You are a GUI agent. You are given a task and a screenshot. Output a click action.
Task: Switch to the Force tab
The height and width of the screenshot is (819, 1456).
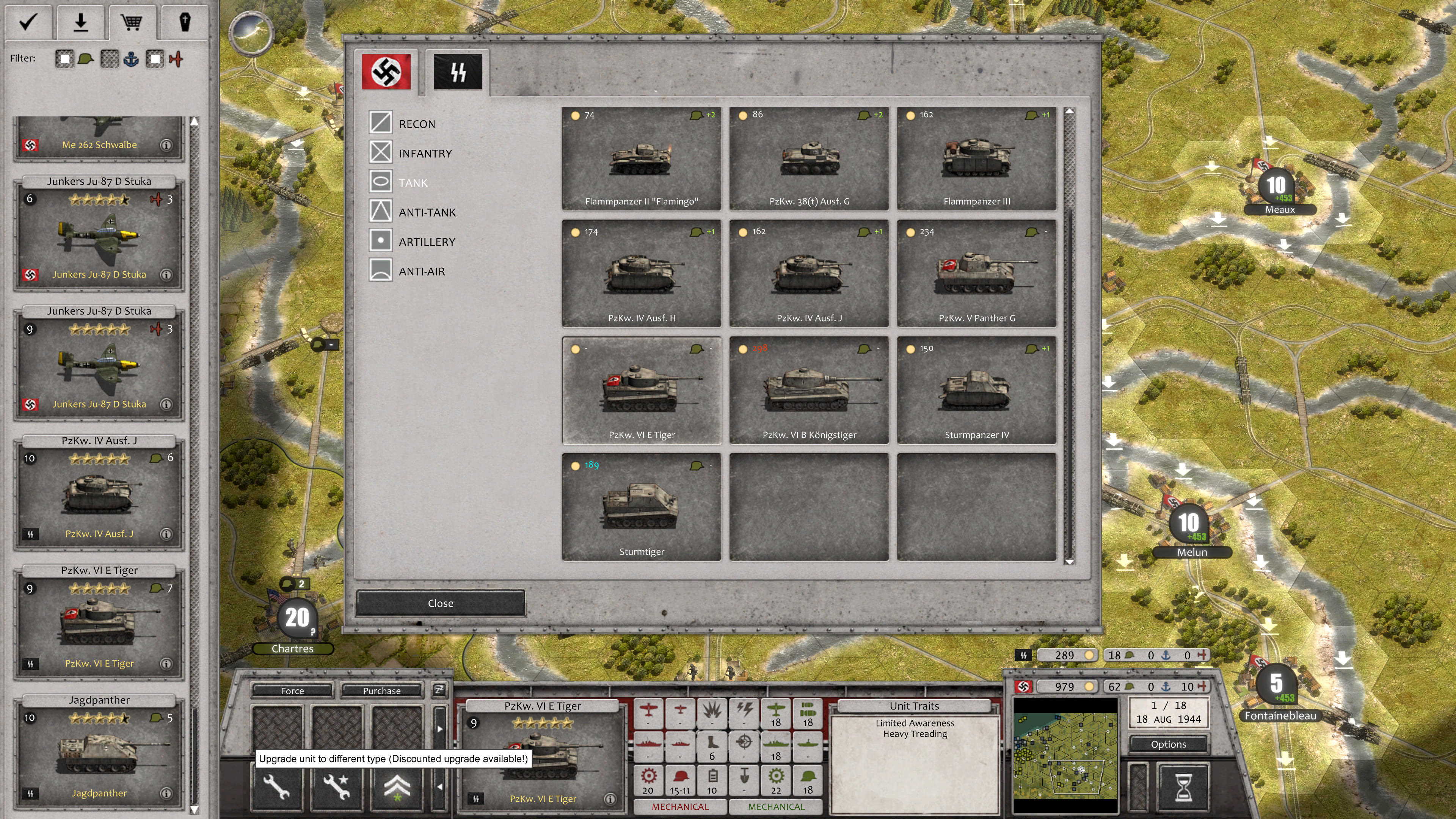pos(292,691)
